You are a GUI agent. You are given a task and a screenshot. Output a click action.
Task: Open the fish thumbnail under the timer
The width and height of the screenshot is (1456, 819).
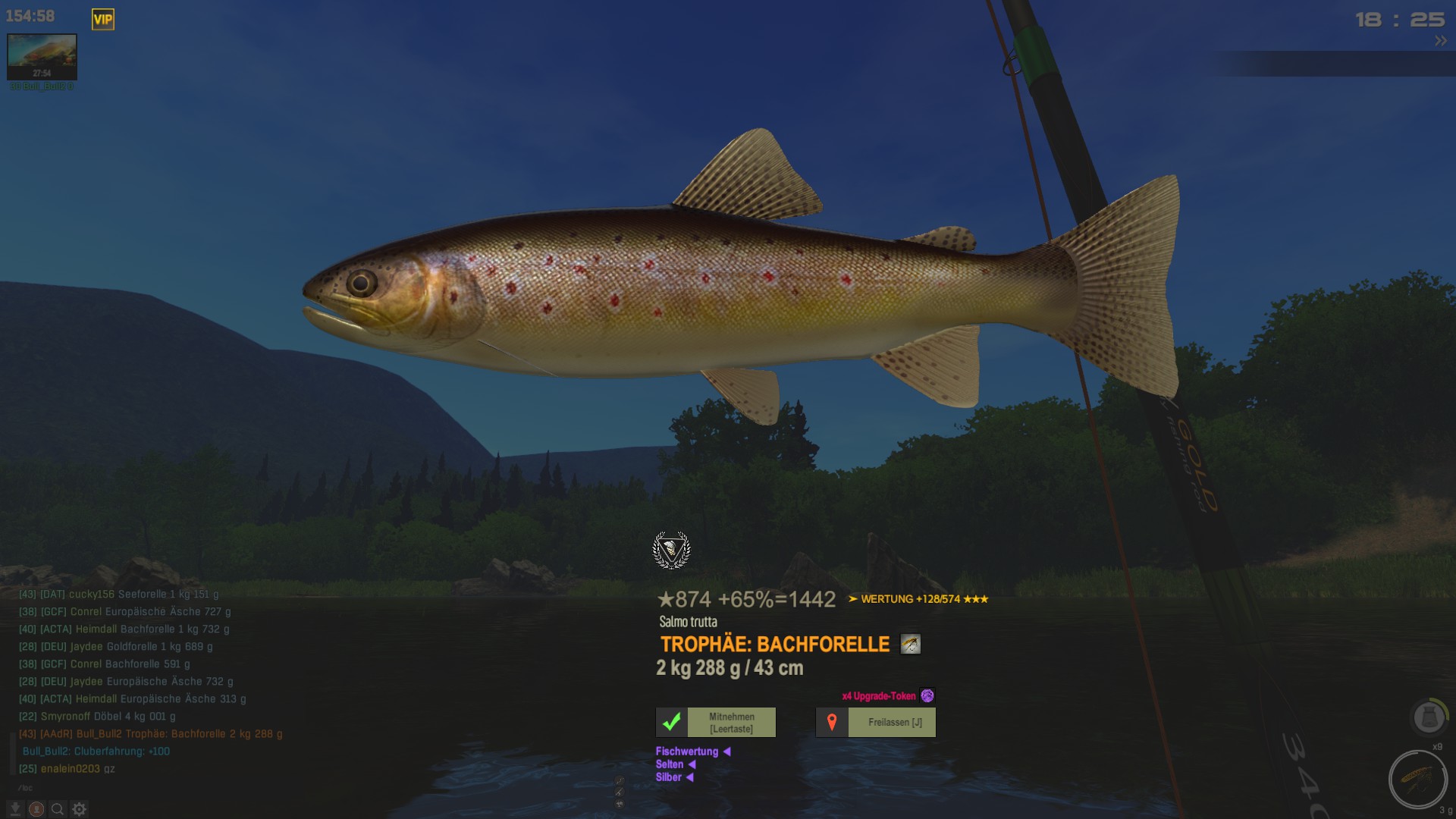point(42,57)
